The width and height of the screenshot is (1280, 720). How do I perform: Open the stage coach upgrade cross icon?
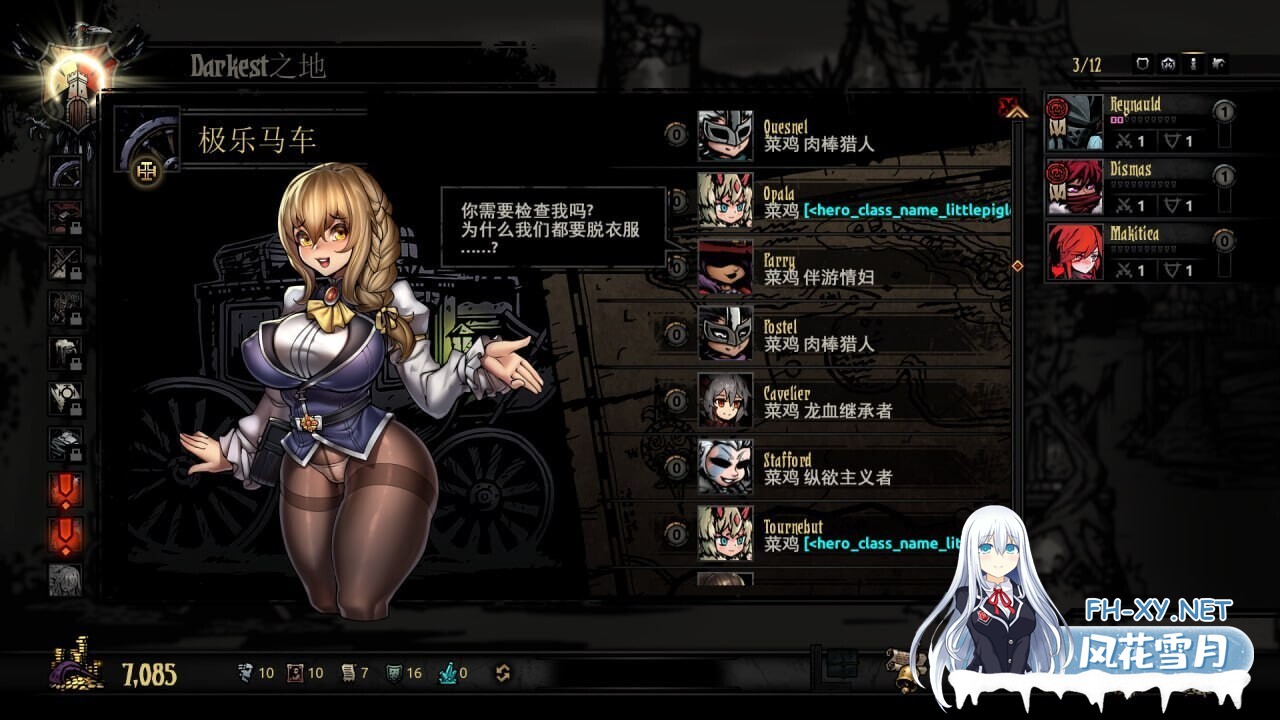point(147,172)
